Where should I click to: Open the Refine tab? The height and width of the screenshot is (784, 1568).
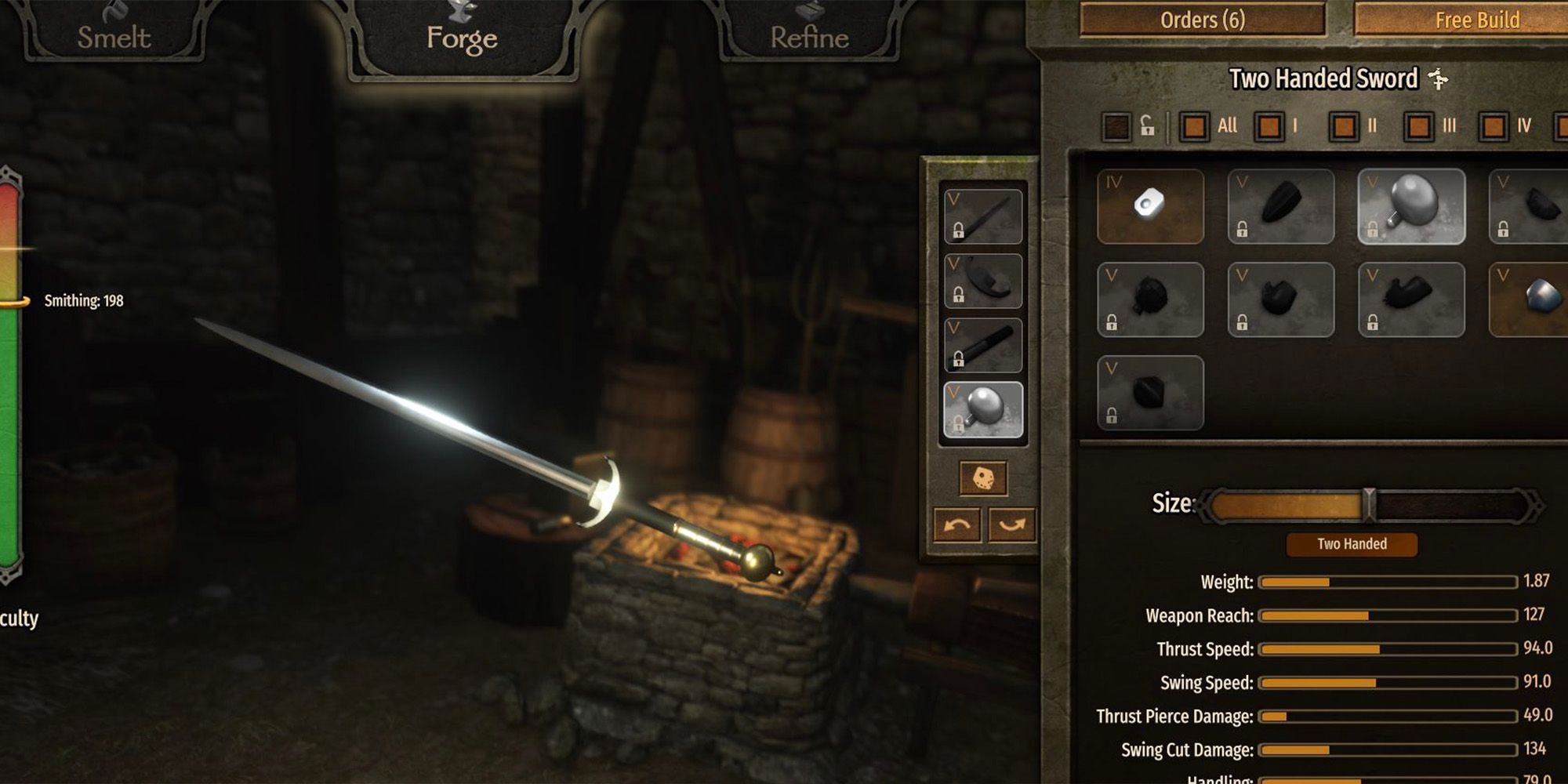(809, 37)
